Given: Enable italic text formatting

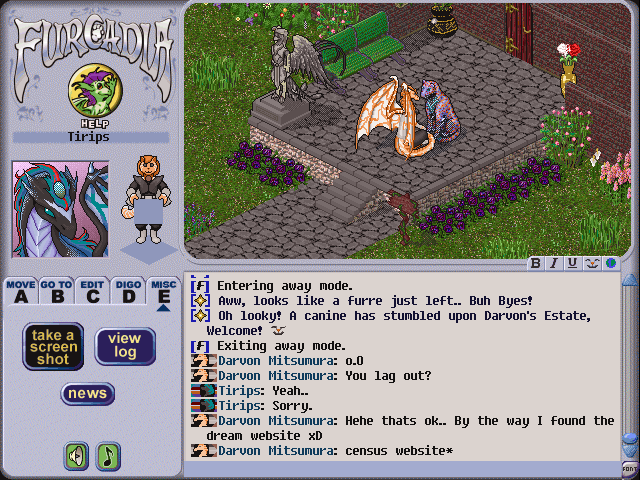Looking at the screenshot, I should click(554, 263).
